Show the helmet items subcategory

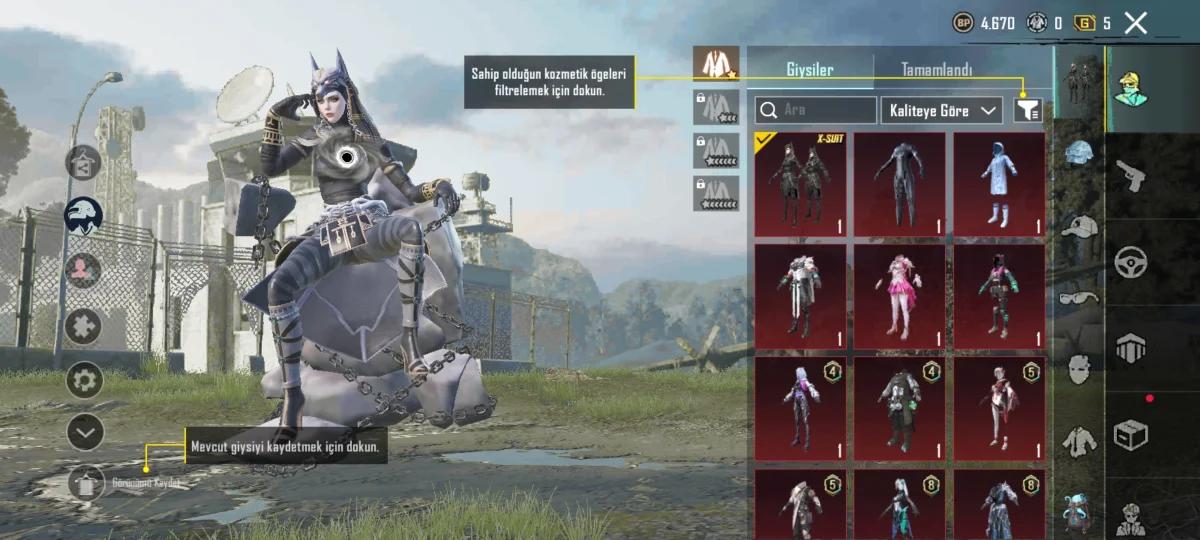(x=1079, y=154)
